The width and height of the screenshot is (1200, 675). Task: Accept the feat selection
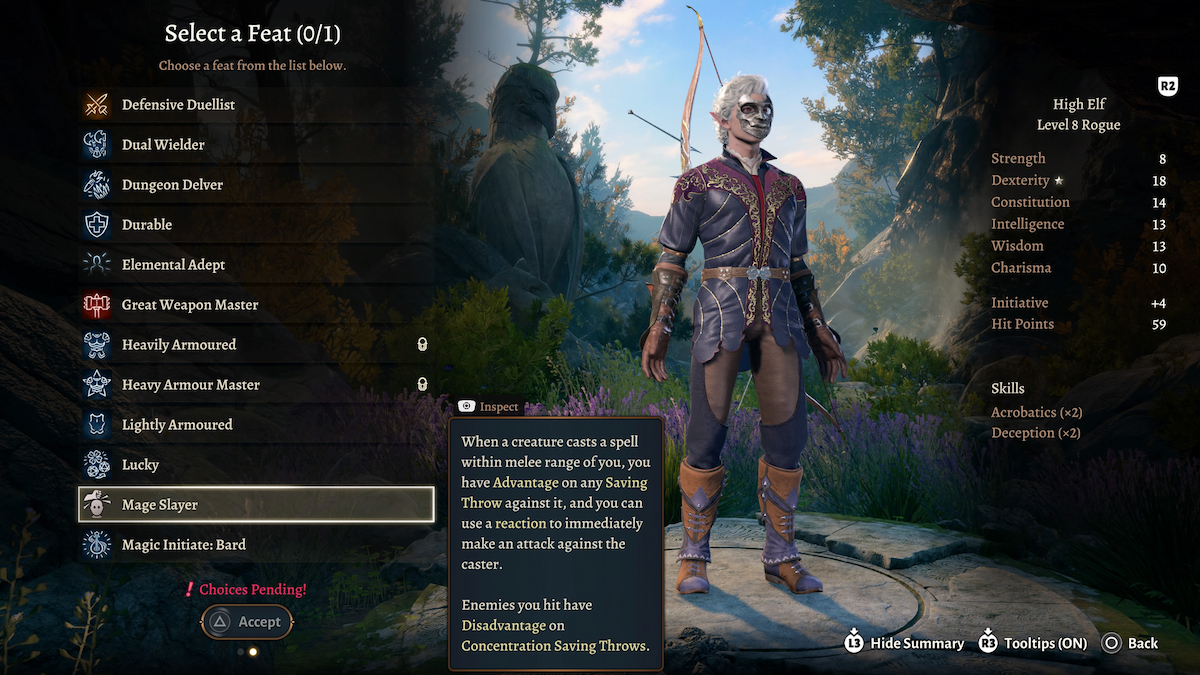pyautogui.click(x=247, y=622)
